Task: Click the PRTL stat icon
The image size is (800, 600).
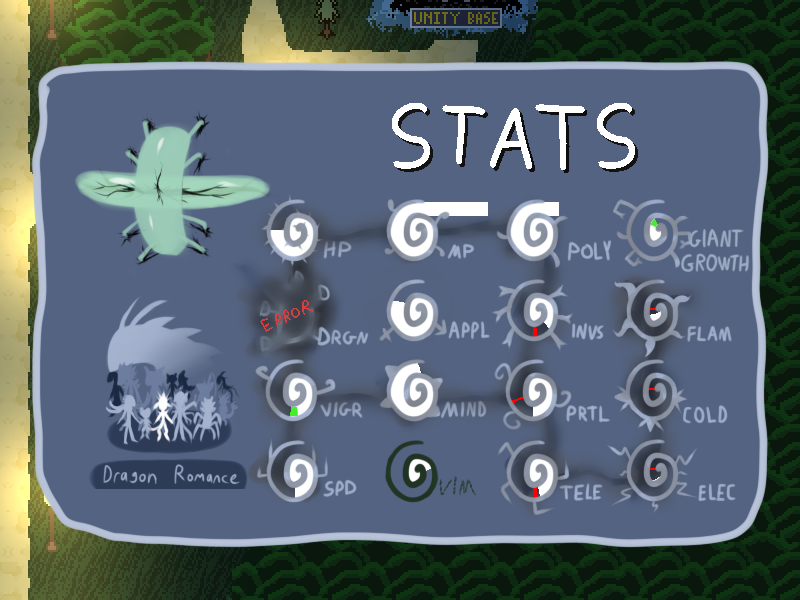Action: tap(533, 394)
